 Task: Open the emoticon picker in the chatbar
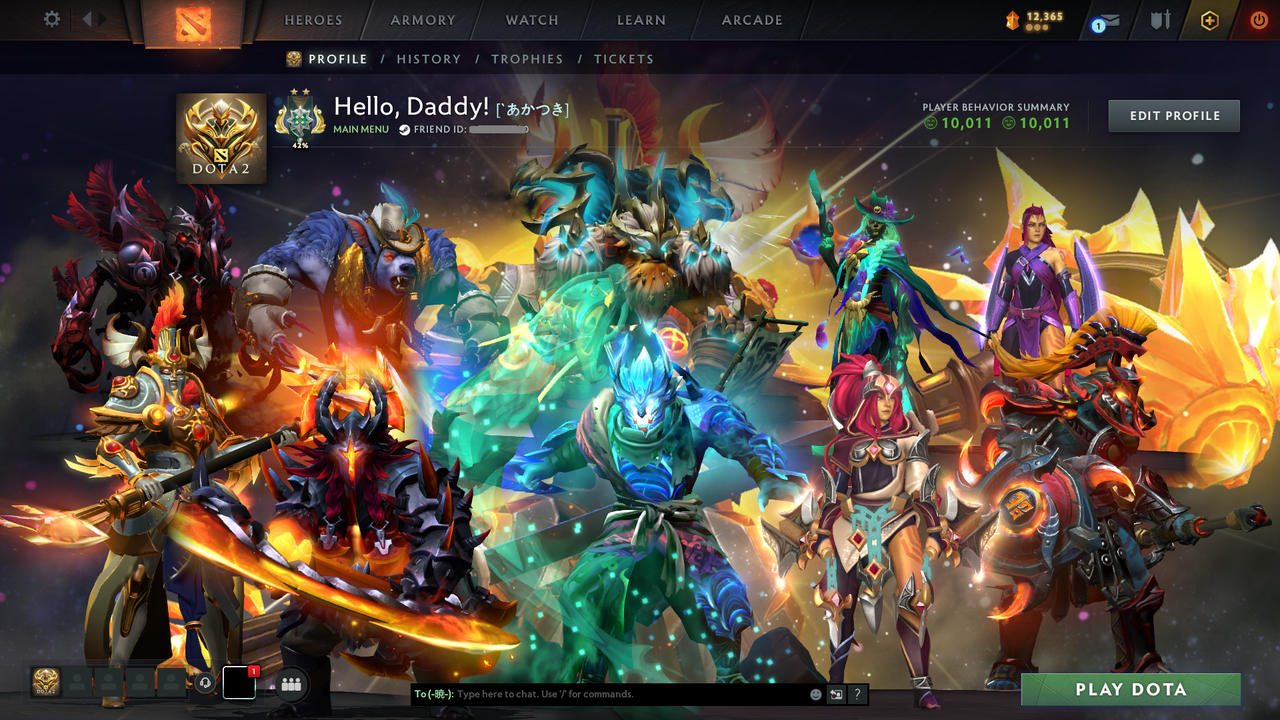(817, 694)
